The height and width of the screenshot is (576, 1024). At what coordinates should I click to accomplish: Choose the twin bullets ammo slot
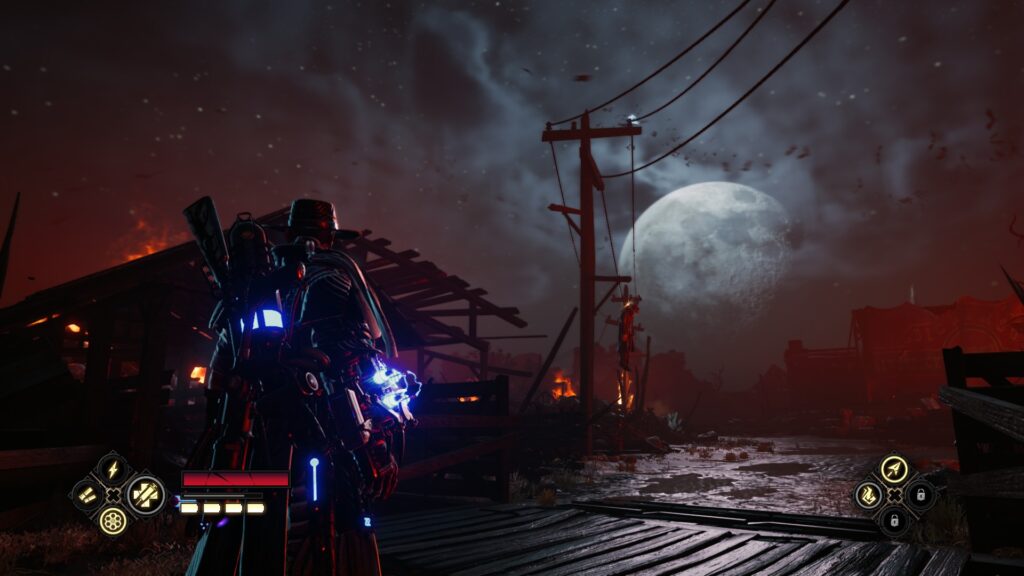[x=87, y=494]
